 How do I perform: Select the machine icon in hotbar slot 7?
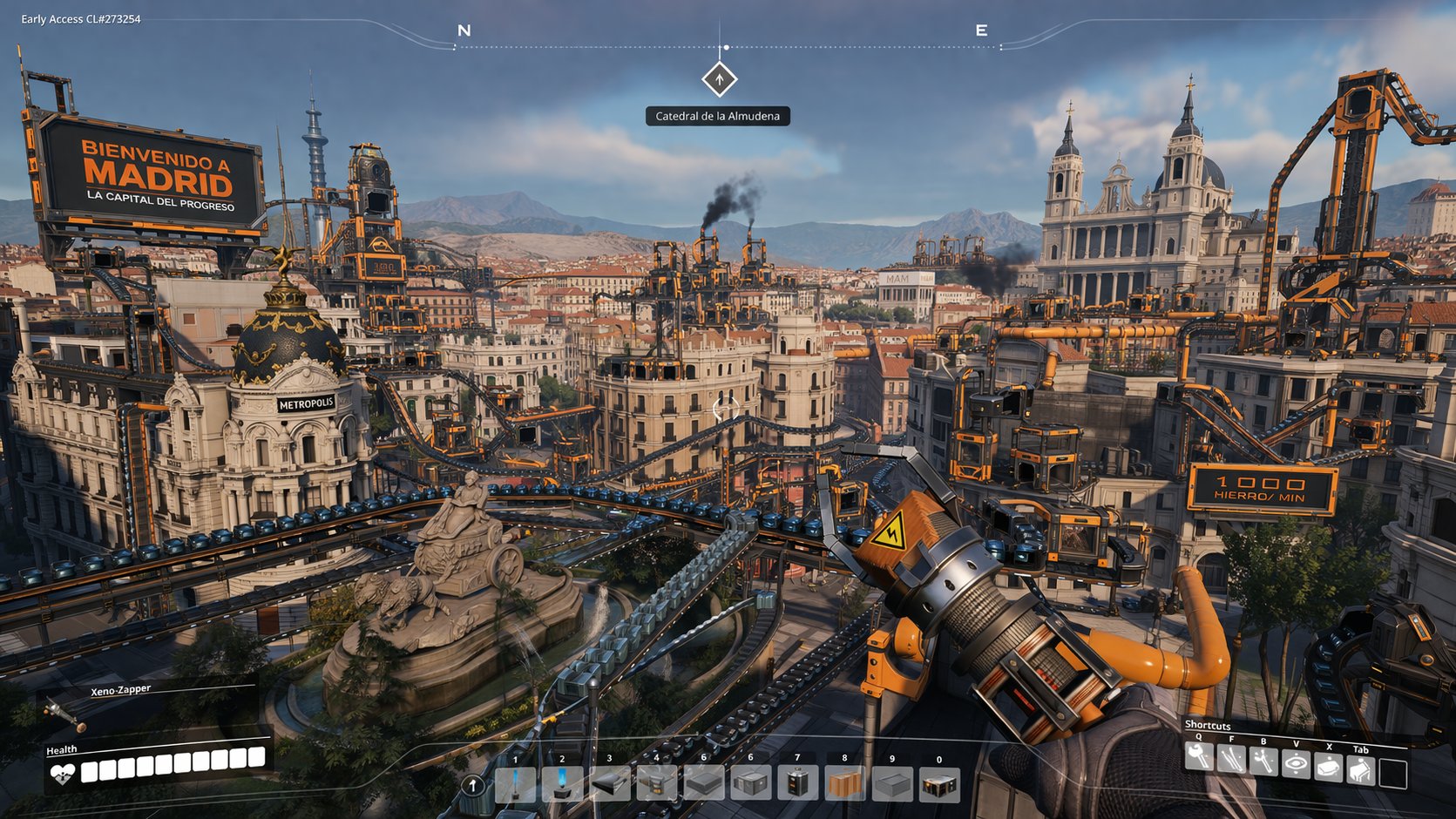click(797, 784)
